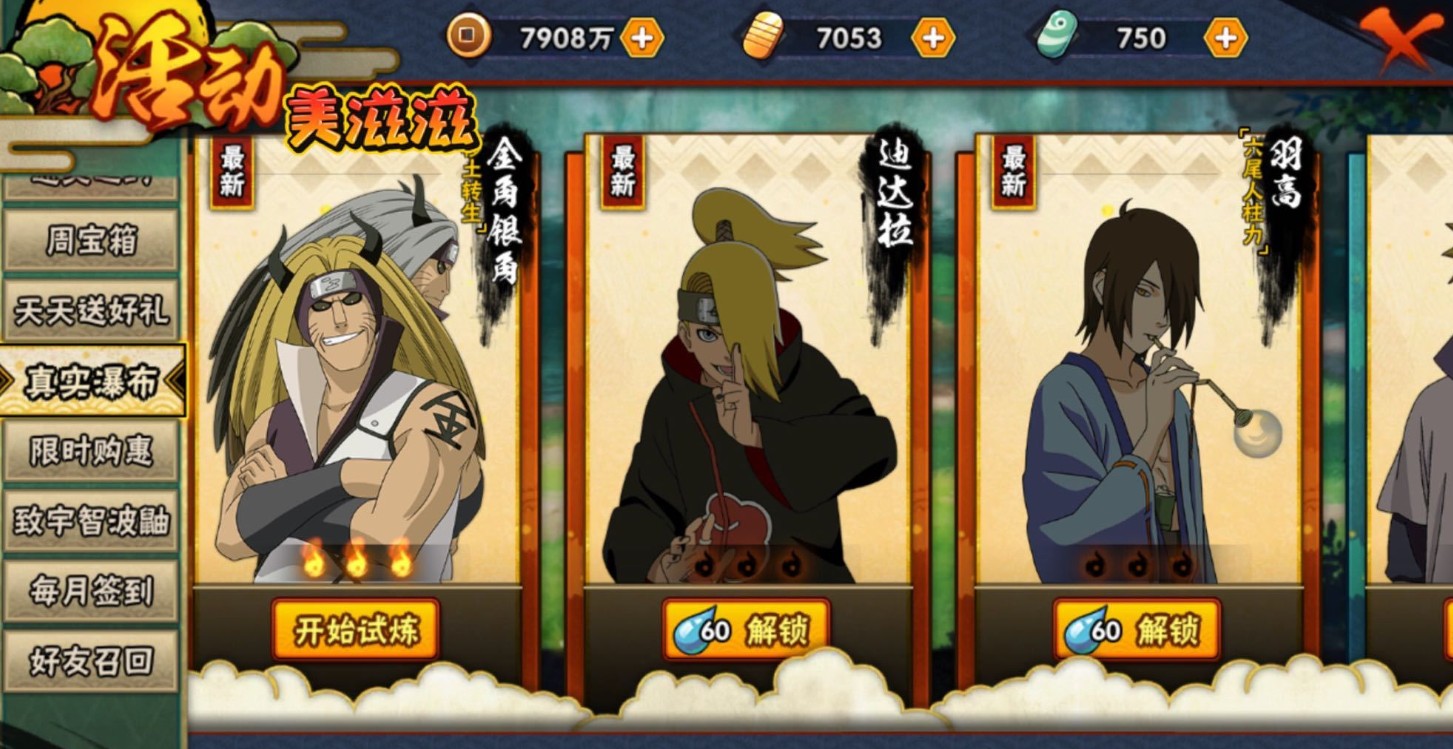
Task: Start the 开始试炼 trial for 金角银角
Action: pos(355,630)
